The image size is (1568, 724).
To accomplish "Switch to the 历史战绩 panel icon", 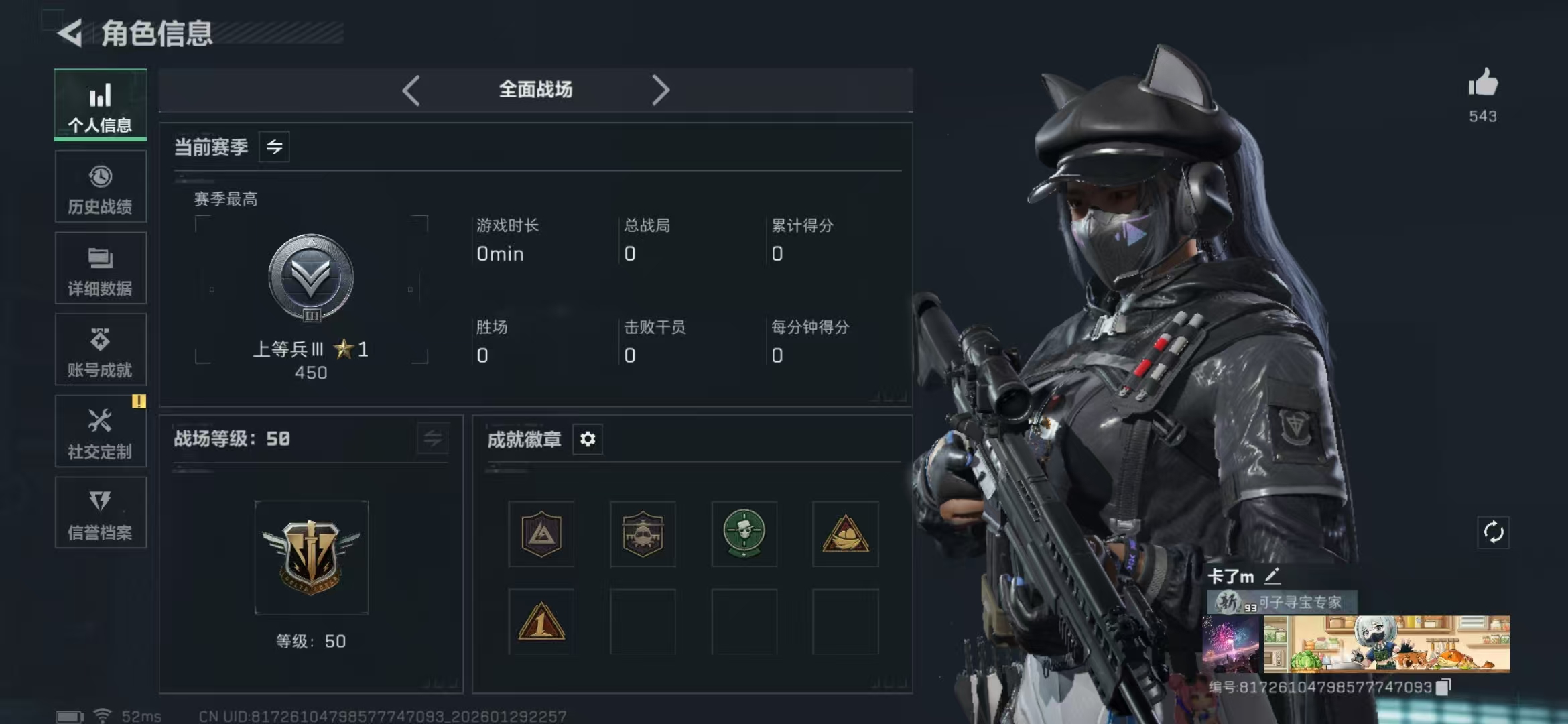I will point(100,186).
